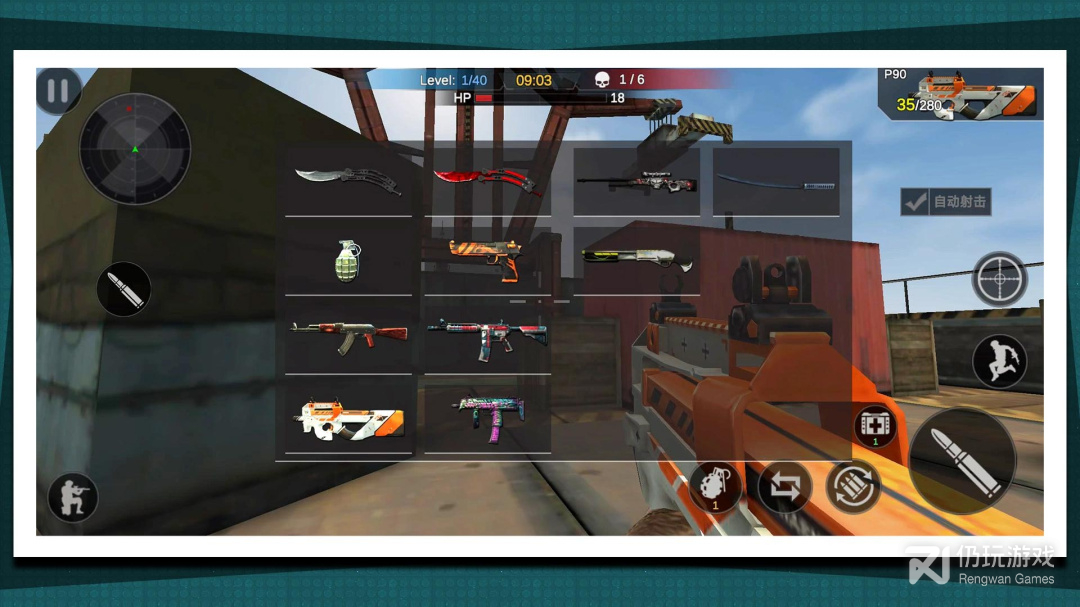Equip the scoped sniper rifle
This screenshot has width=1080, height=607.
(636, 181)
